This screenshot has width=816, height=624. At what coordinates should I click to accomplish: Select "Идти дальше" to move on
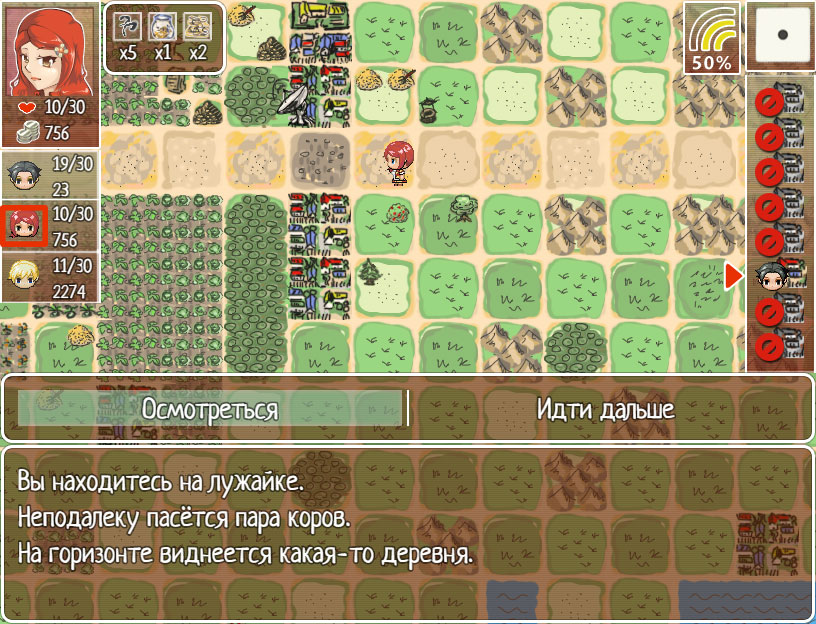pos(605,408)
